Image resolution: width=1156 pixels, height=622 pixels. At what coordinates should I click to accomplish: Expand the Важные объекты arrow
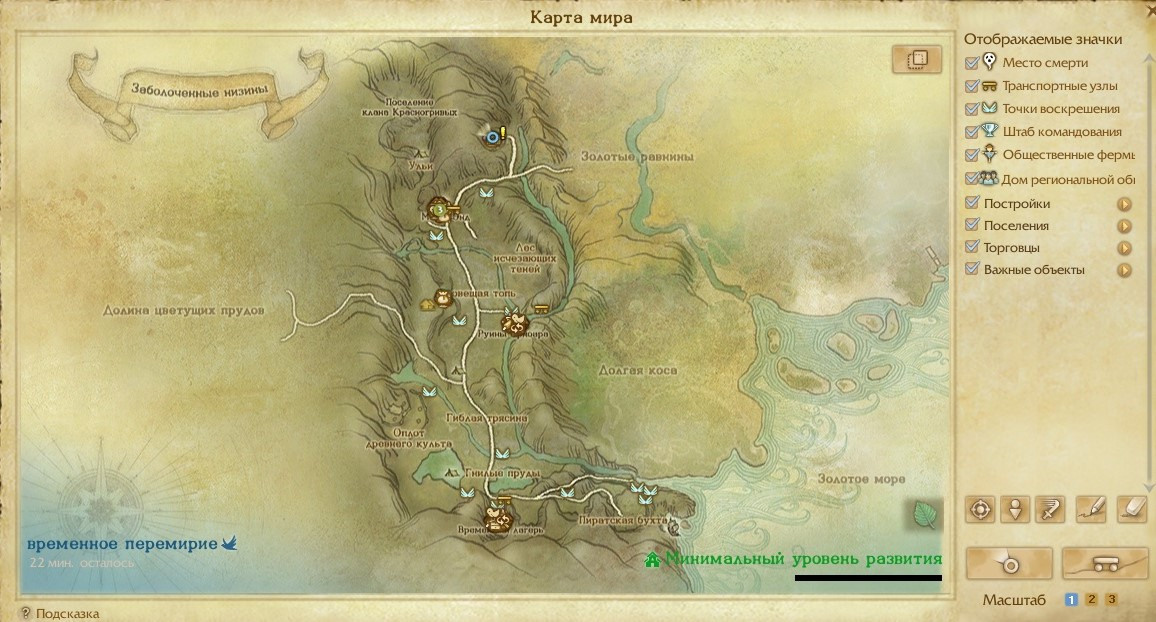click(x=1124, y=270)
